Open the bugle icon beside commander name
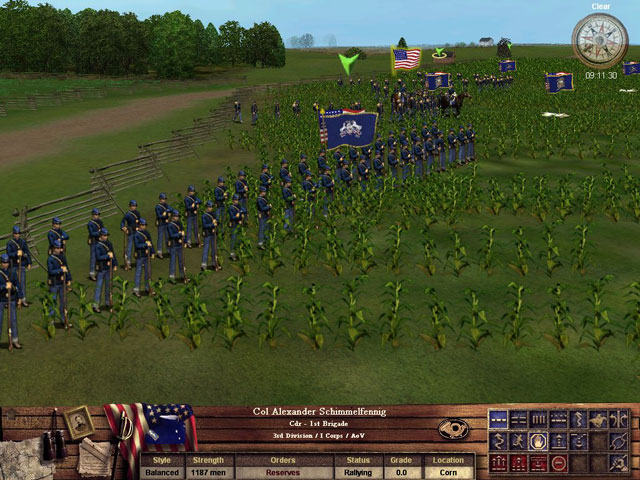 (x=453, y=428)
